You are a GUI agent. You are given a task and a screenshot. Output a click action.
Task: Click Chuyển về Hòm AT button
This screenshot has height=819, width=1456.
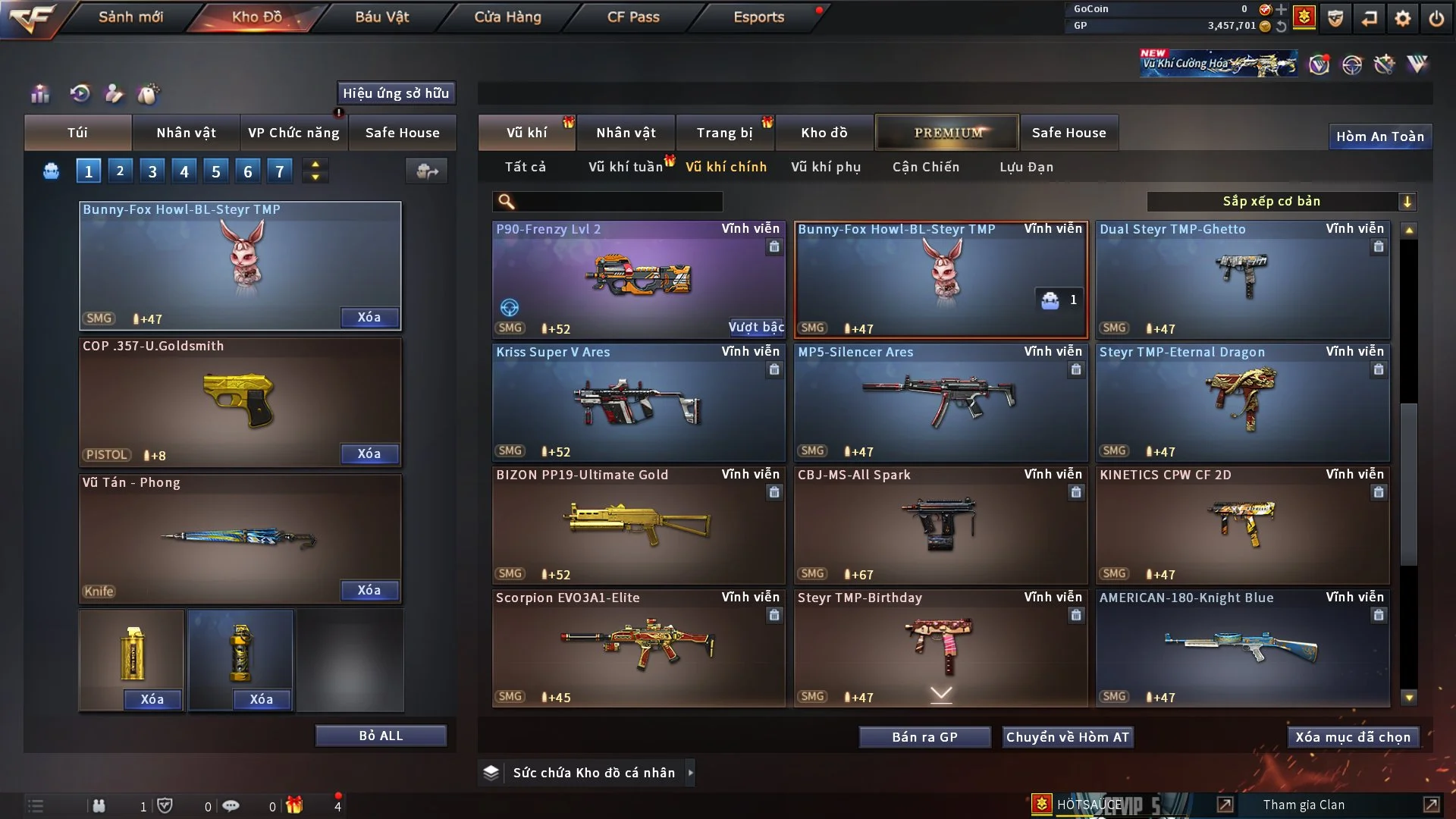point(1068,737)
